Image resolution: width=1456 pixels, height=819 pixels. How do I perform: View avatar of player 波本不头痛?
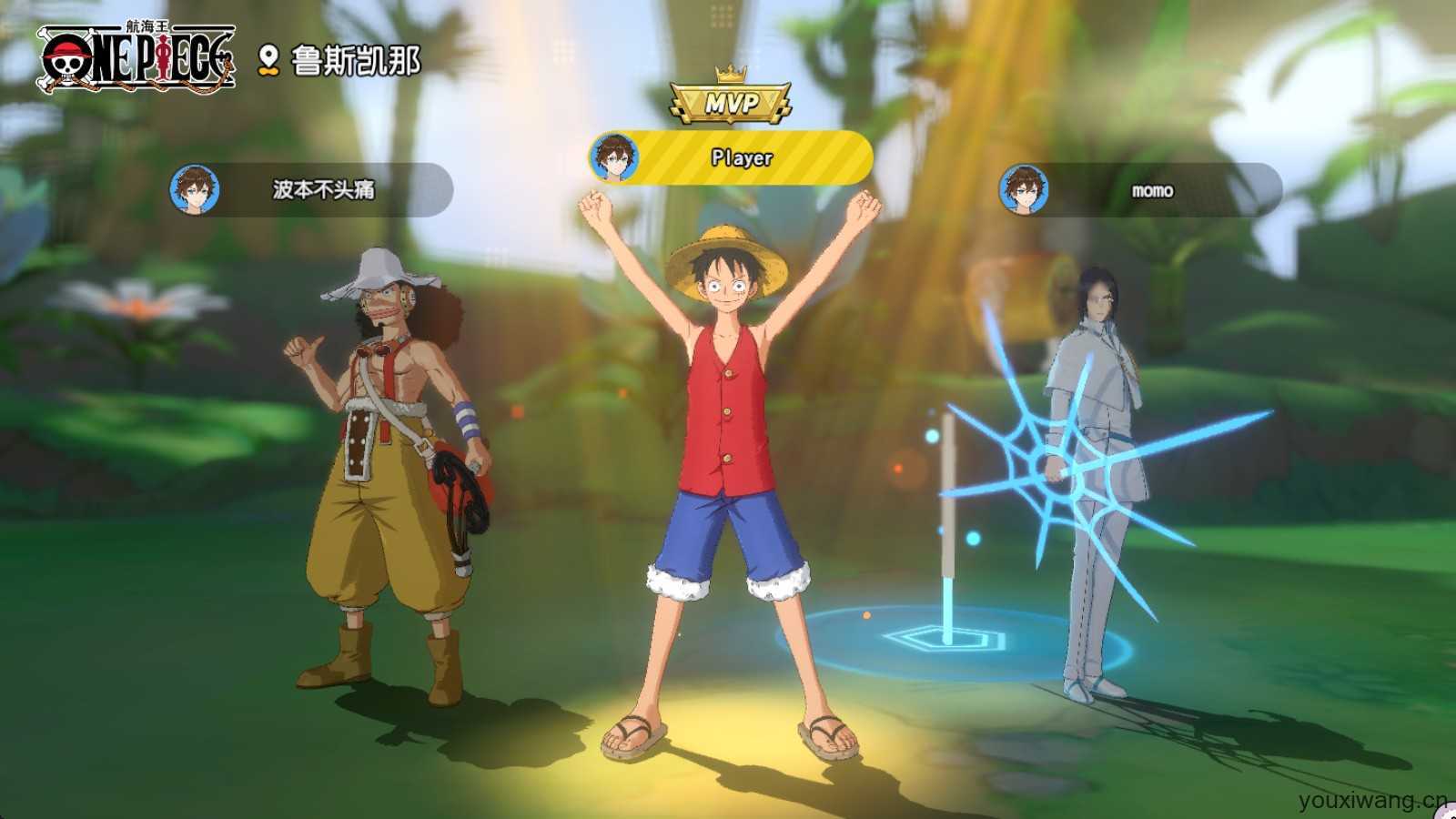195,189
